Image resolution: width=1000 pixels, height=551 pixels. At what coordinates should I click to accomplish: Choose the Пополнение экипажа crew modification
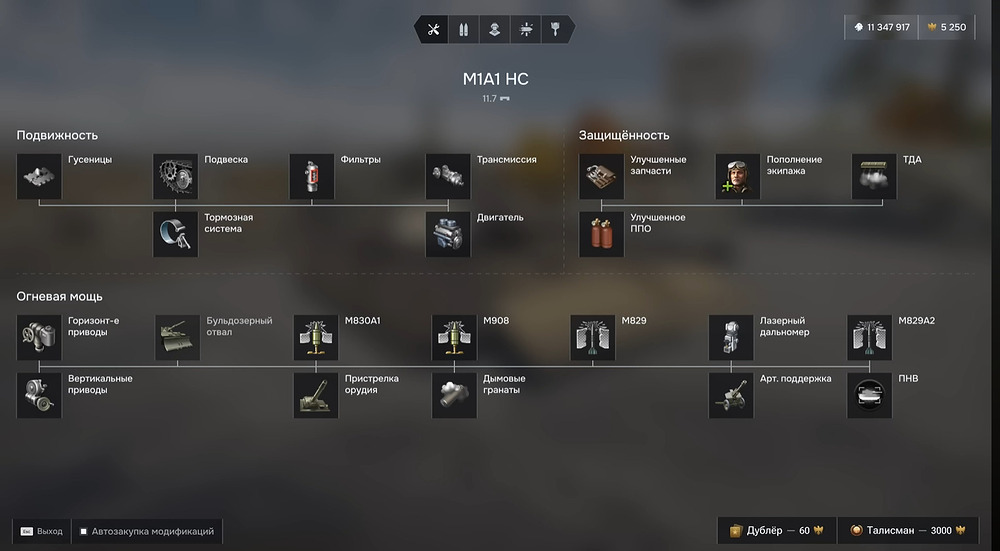tap(738, 176)
